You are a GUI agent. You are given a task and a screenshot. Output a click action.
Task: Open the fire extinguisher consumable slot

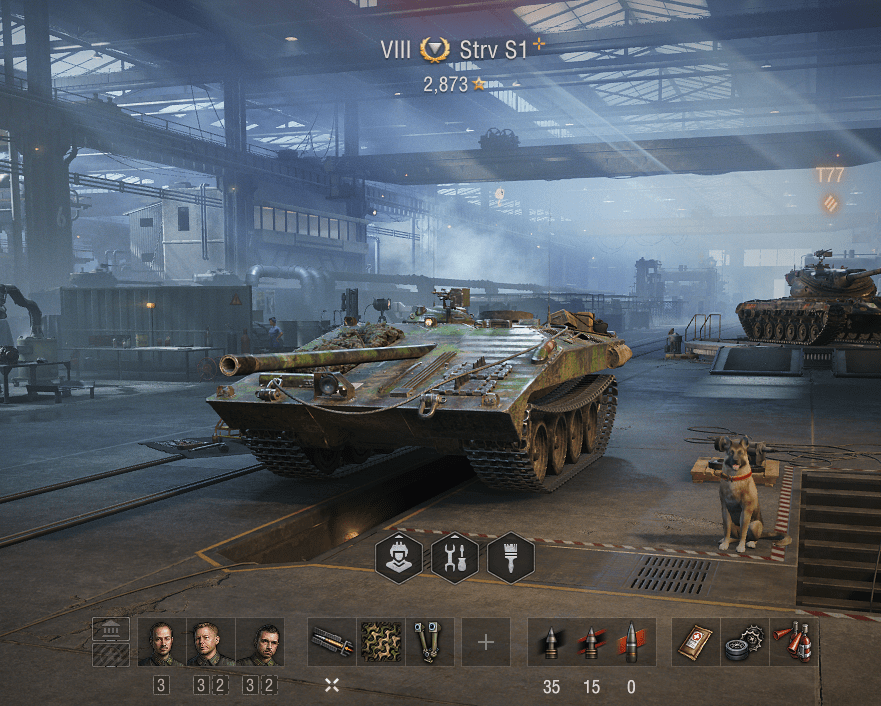tap(795, 642)
